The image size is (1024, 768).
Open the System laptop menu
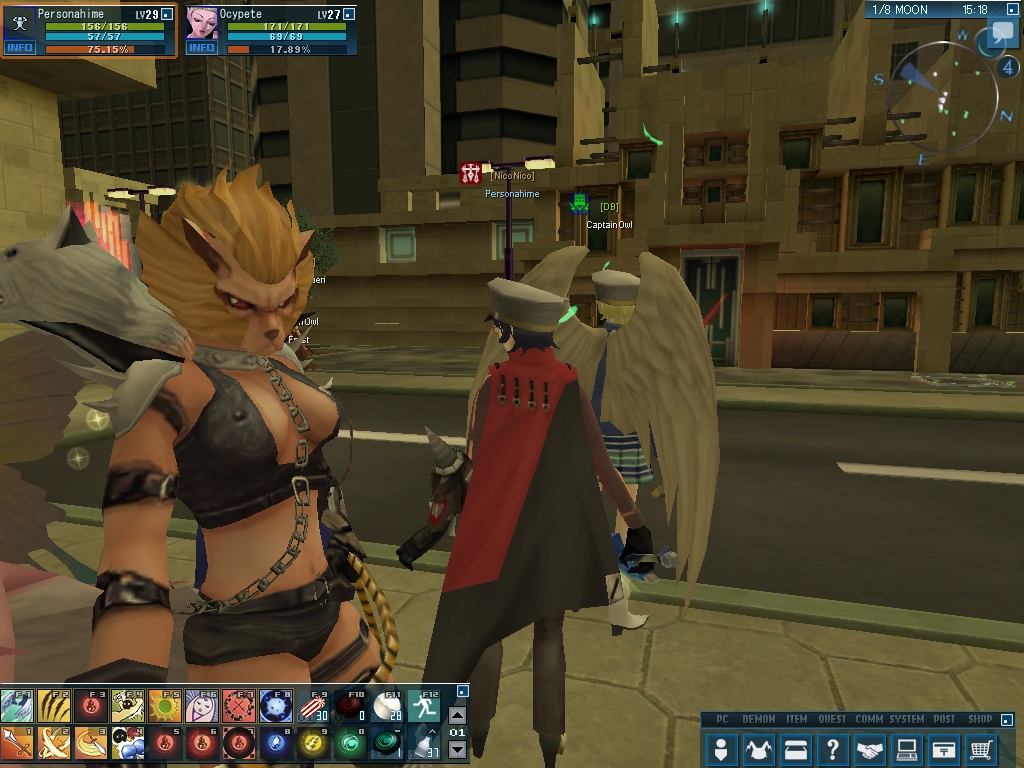click(907, 748)
